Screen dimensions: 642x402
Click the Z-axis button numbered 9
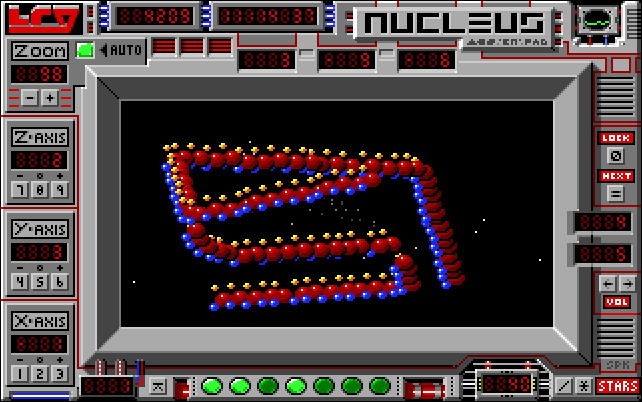tap(60, 189)
